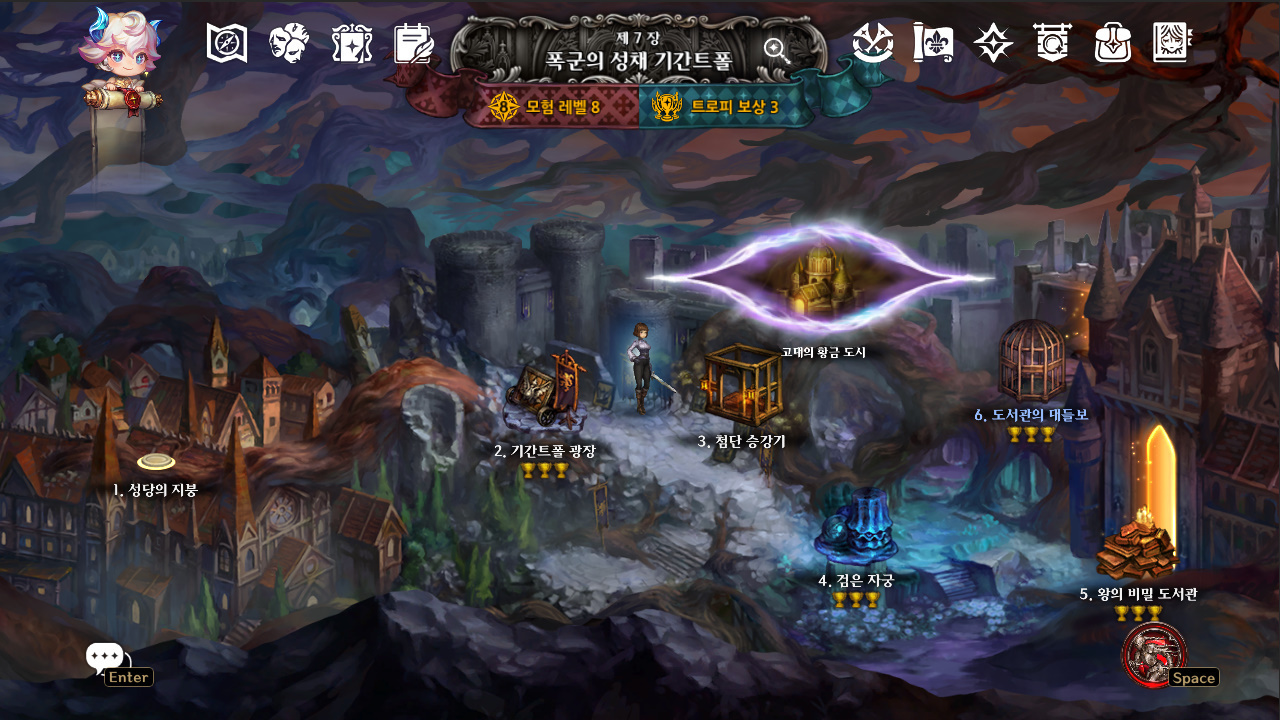
Task: Click the red dragon emblem button
Action: point(1154,654)
